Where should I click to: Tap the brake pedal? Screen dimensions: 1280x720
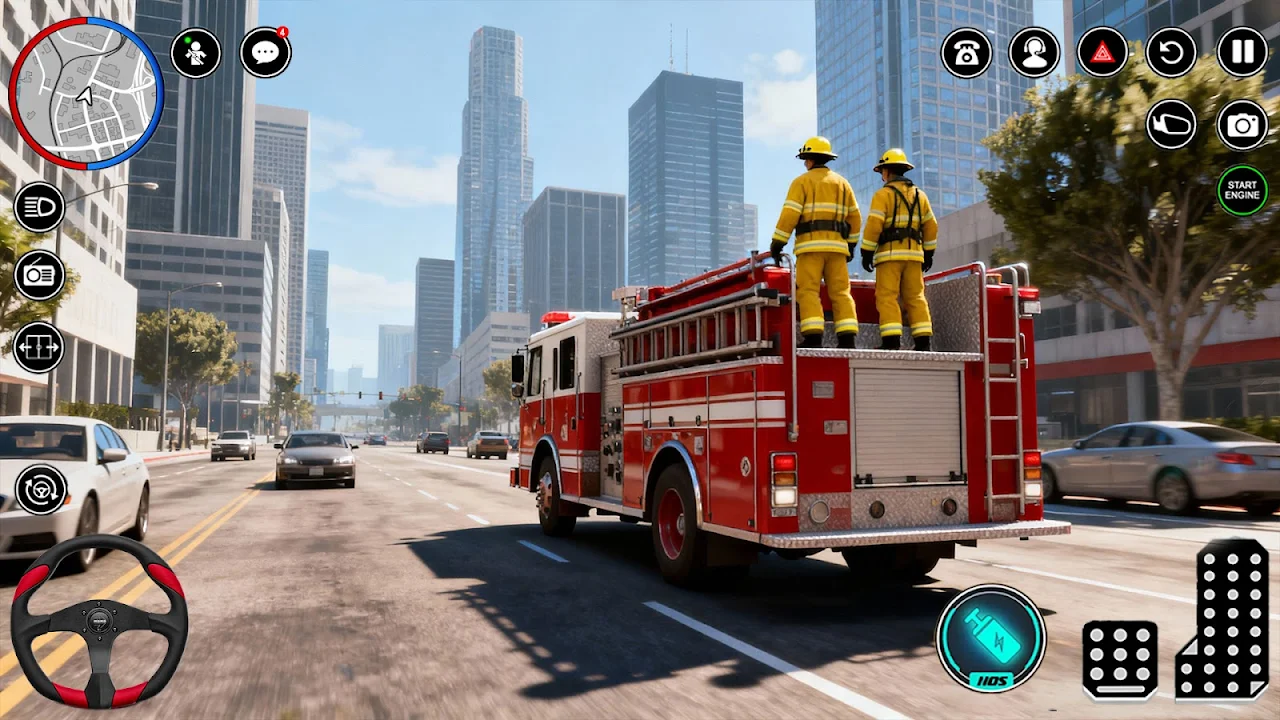pyautogui.click(x=1120, y=659)
